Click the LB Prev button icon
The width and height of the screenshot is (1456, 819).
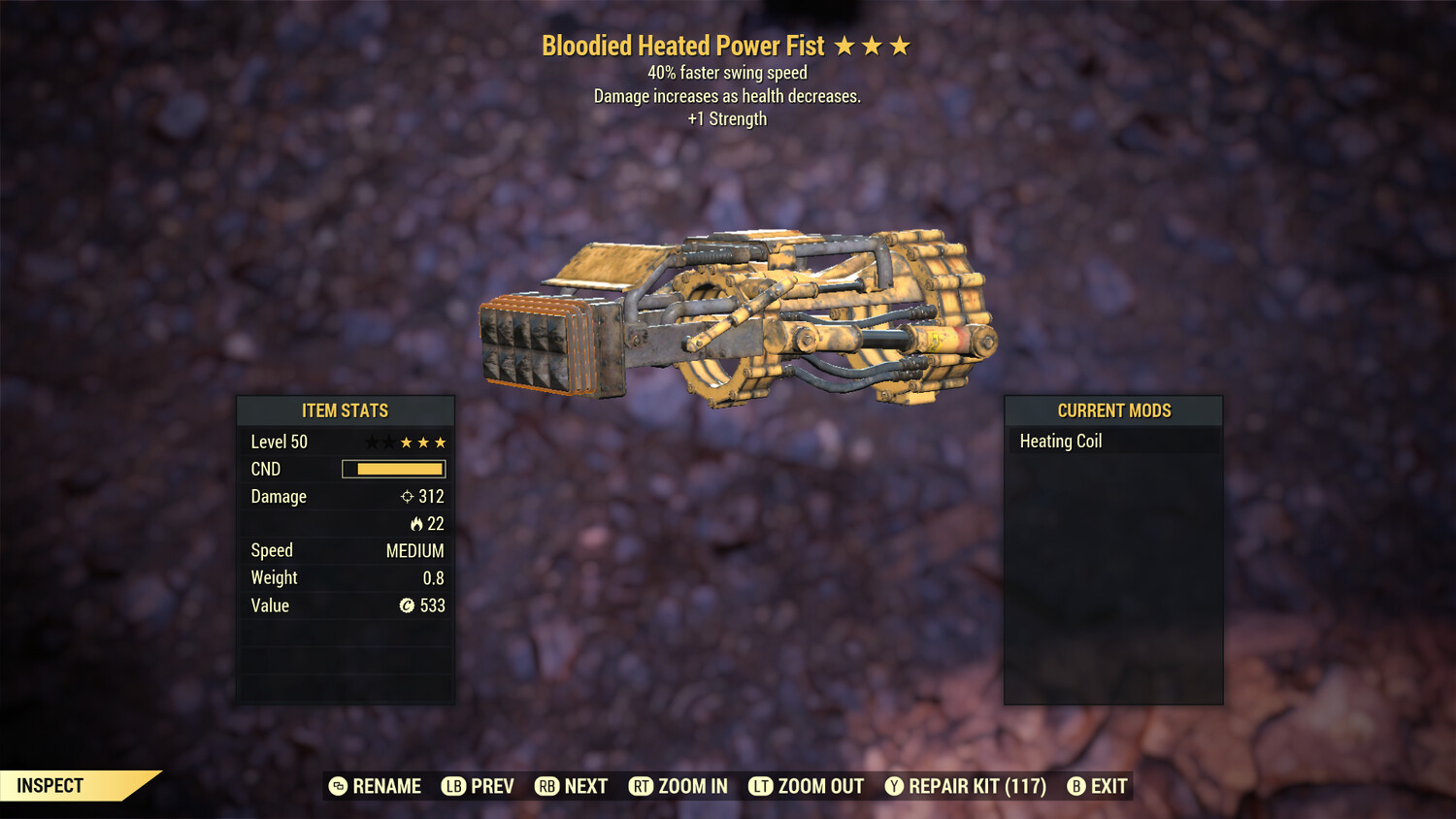pyautogui.click(x=452, y=786)
